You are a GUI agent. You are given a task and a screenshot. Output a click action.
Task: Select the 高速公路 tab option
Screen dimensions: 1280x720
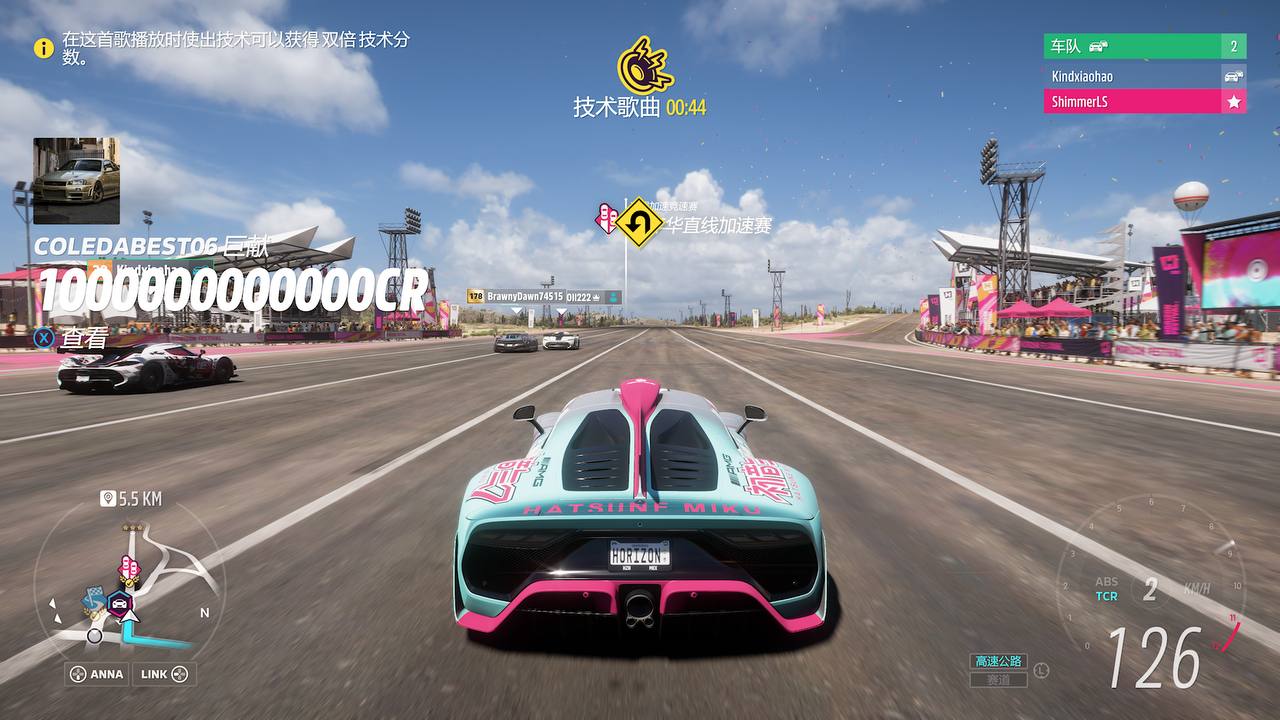click(997, 660)
